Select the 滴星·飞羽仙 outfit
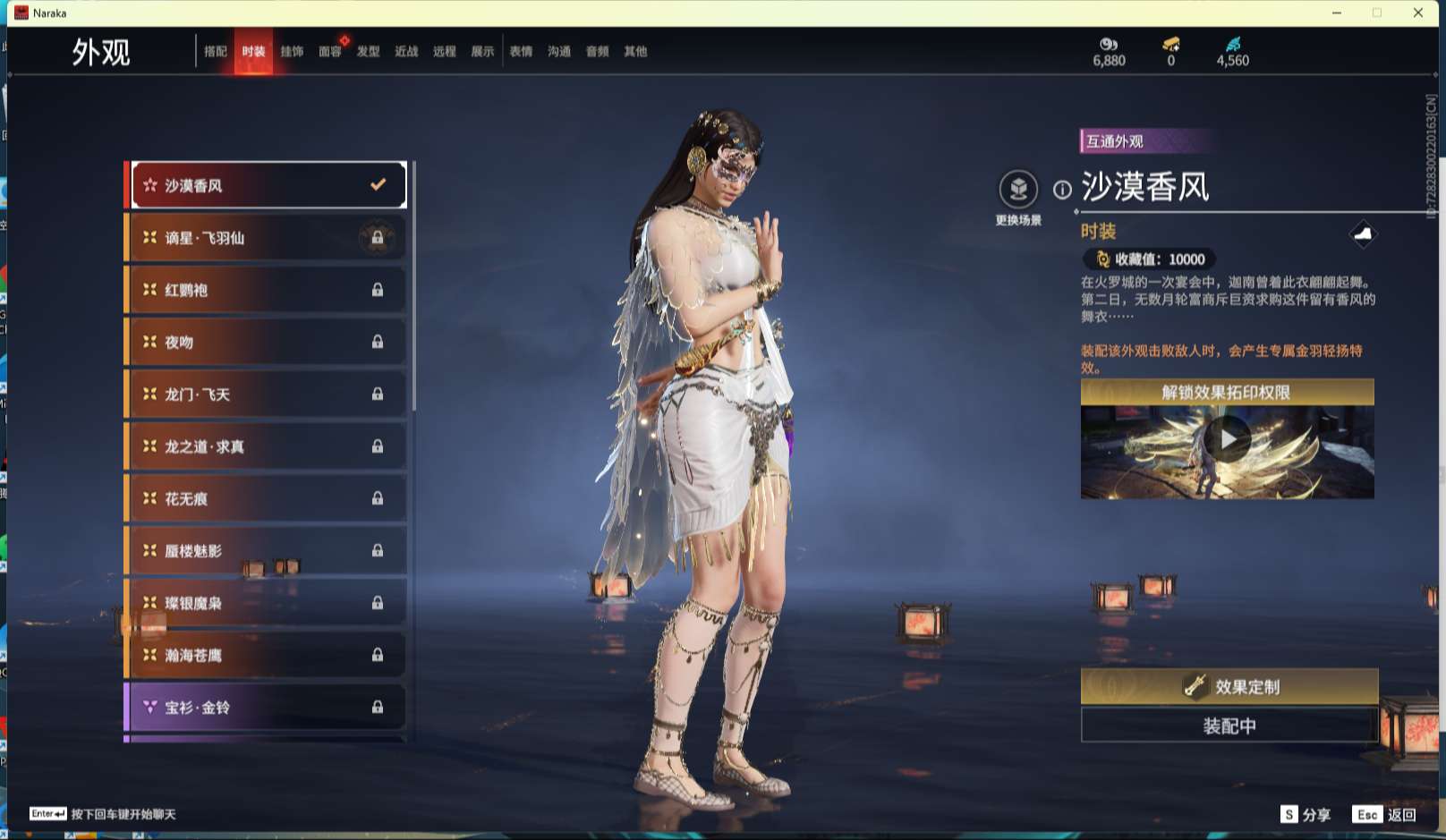Image resolution: width=1446 pixels, height=840 pixels. (x=266, y=238)
